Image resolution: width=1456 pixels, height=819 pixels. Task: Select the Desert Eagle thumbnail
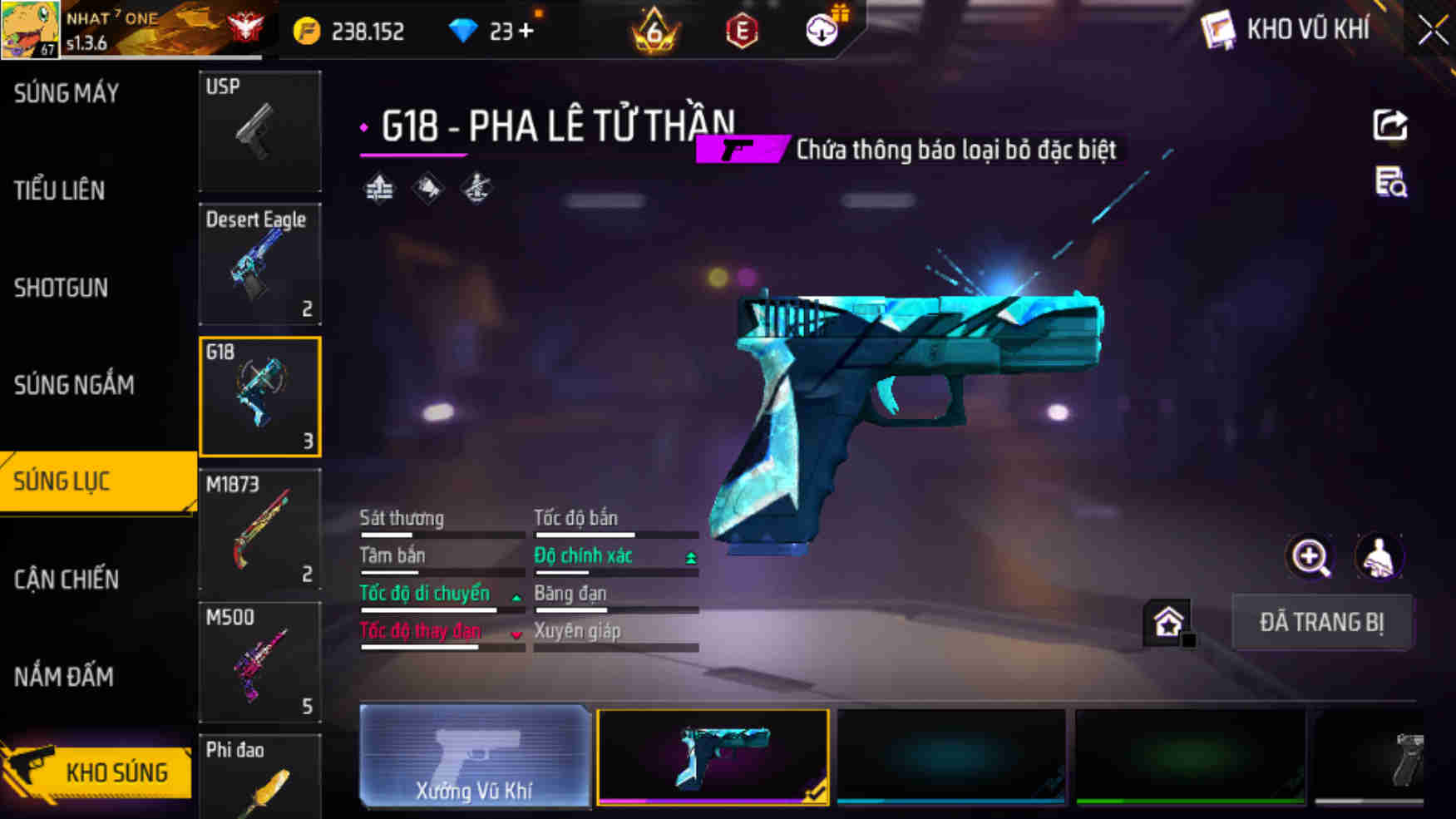(260, 264)
